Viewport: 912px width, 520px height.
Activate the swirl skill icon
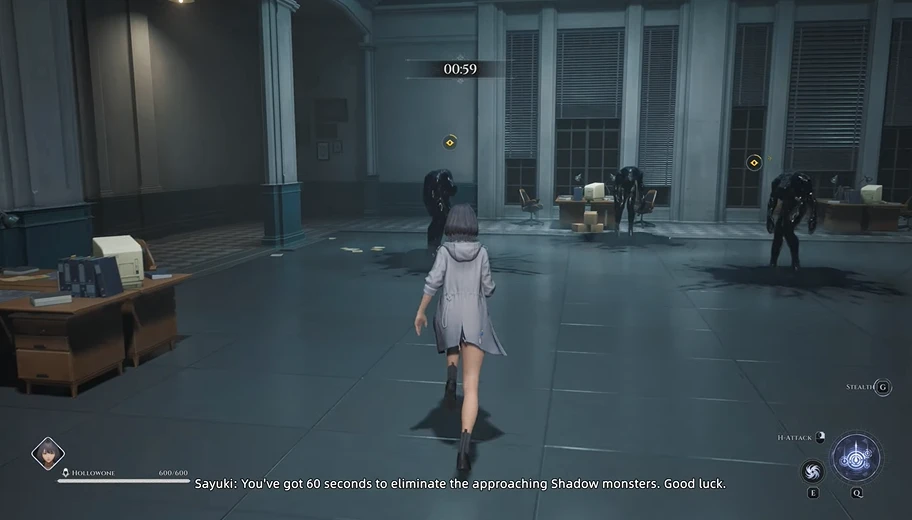(813, 471)
